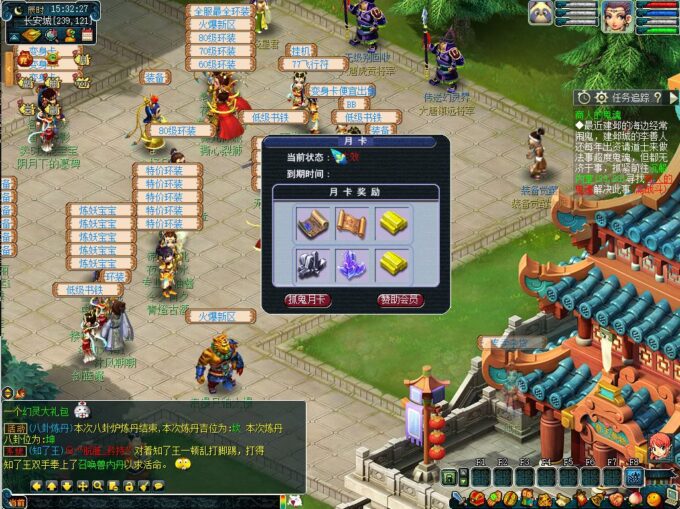Click the peach icon in the bottom menu bar
680x509 pixels.
pyautogui.click(x=633, y=497)
